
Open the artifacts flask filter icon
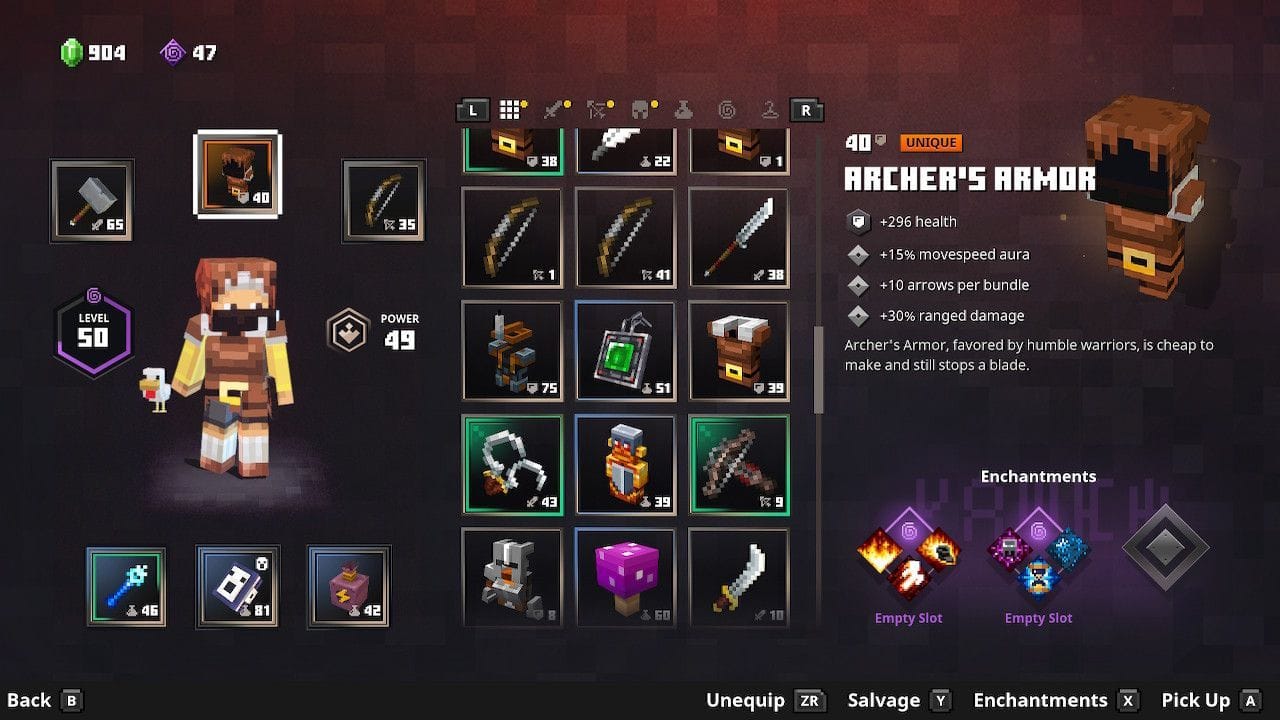(684, 110)
